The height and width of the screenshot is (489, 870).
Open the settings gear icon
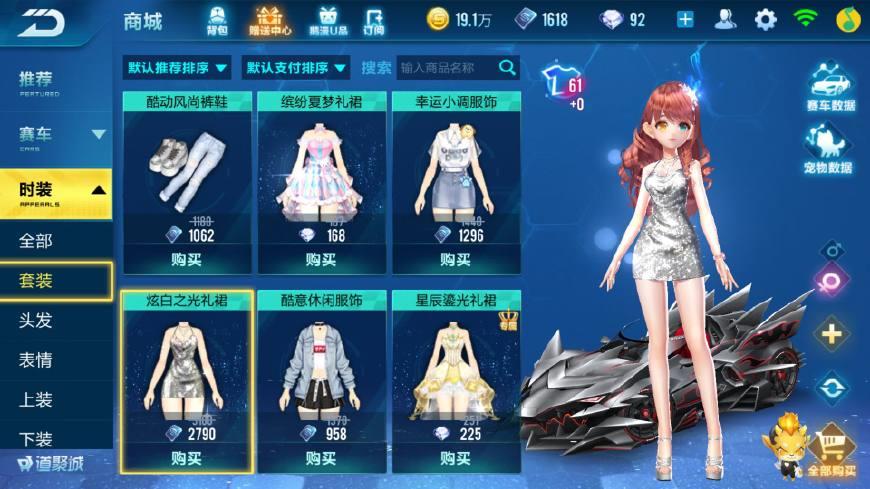765,20
